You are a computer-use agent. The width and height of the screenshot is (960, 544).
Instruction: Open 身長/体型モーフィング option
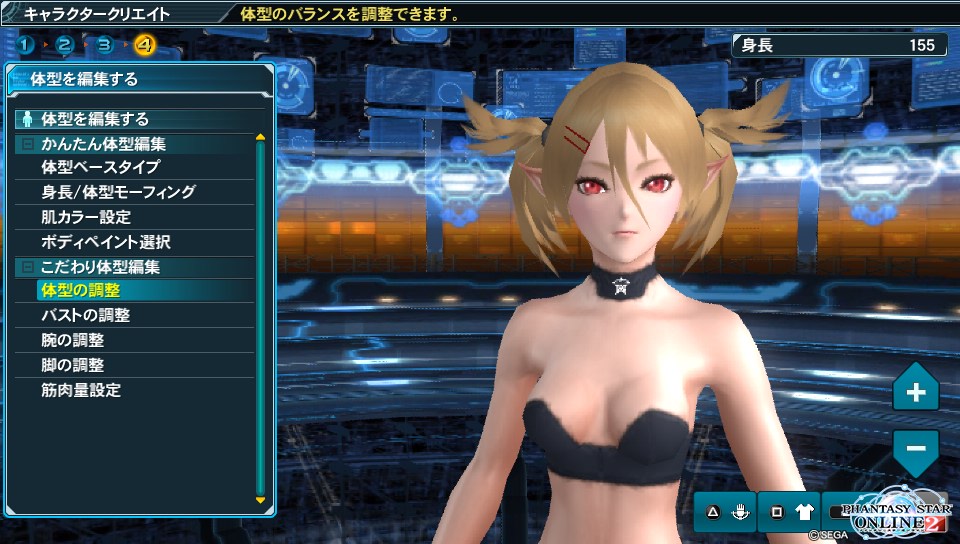coord(118,192)
